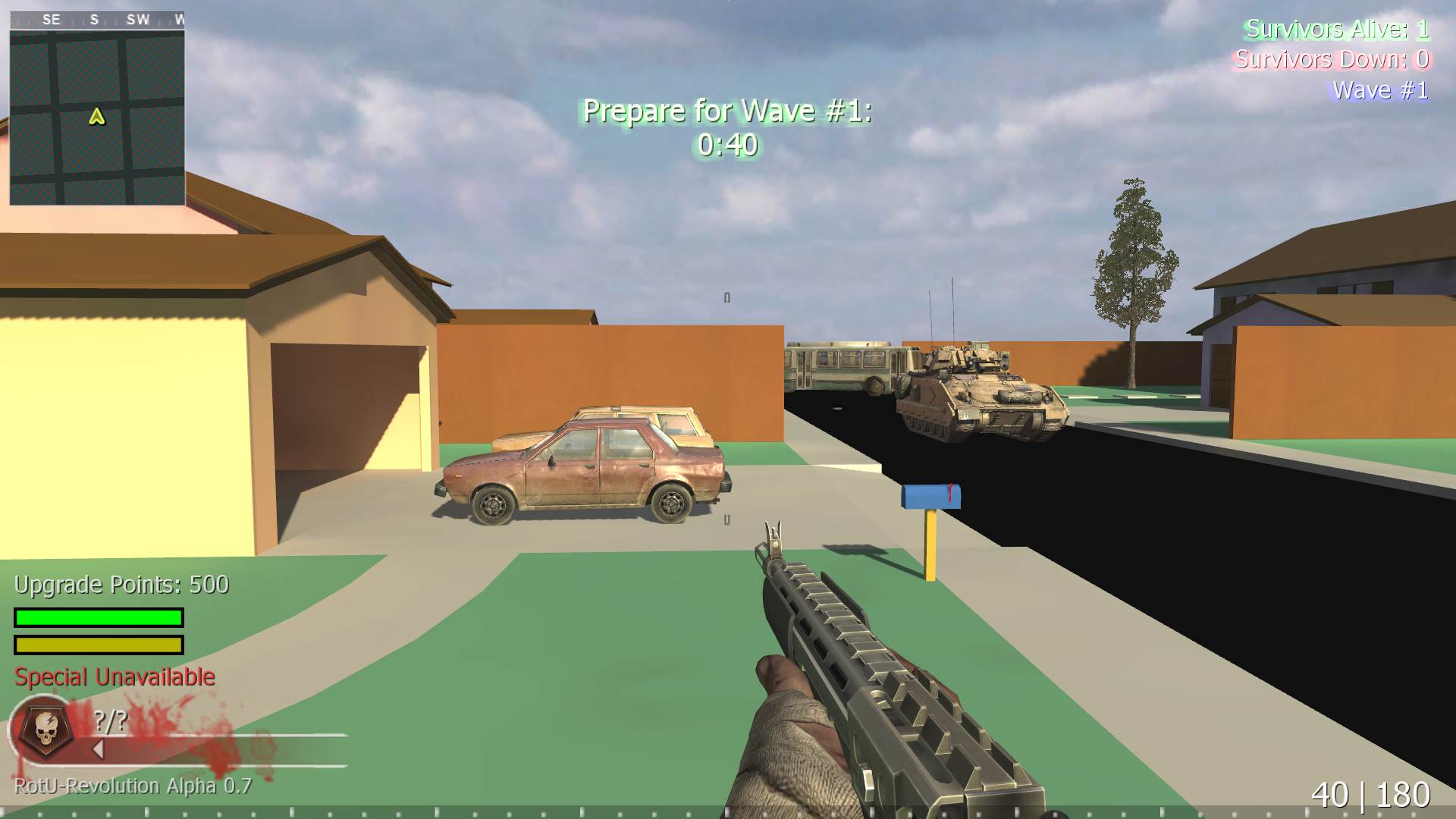The image size is (1456, 819).
Task: Click the Survivors Alive counter
Action: [1338, 31]
